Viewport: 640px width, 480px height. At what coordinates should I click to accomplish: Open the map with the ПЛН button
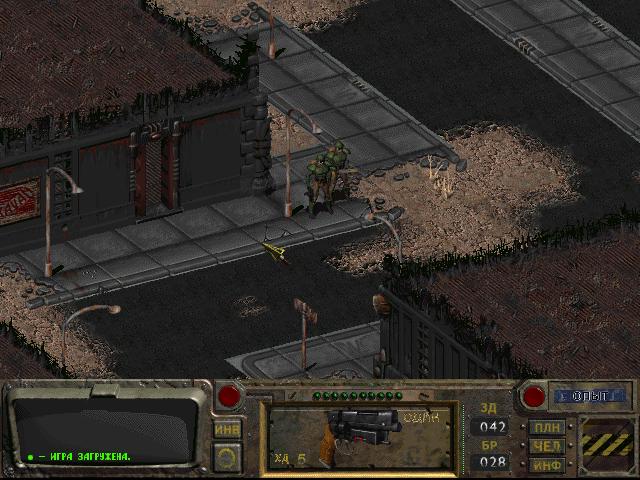point(547,428)
